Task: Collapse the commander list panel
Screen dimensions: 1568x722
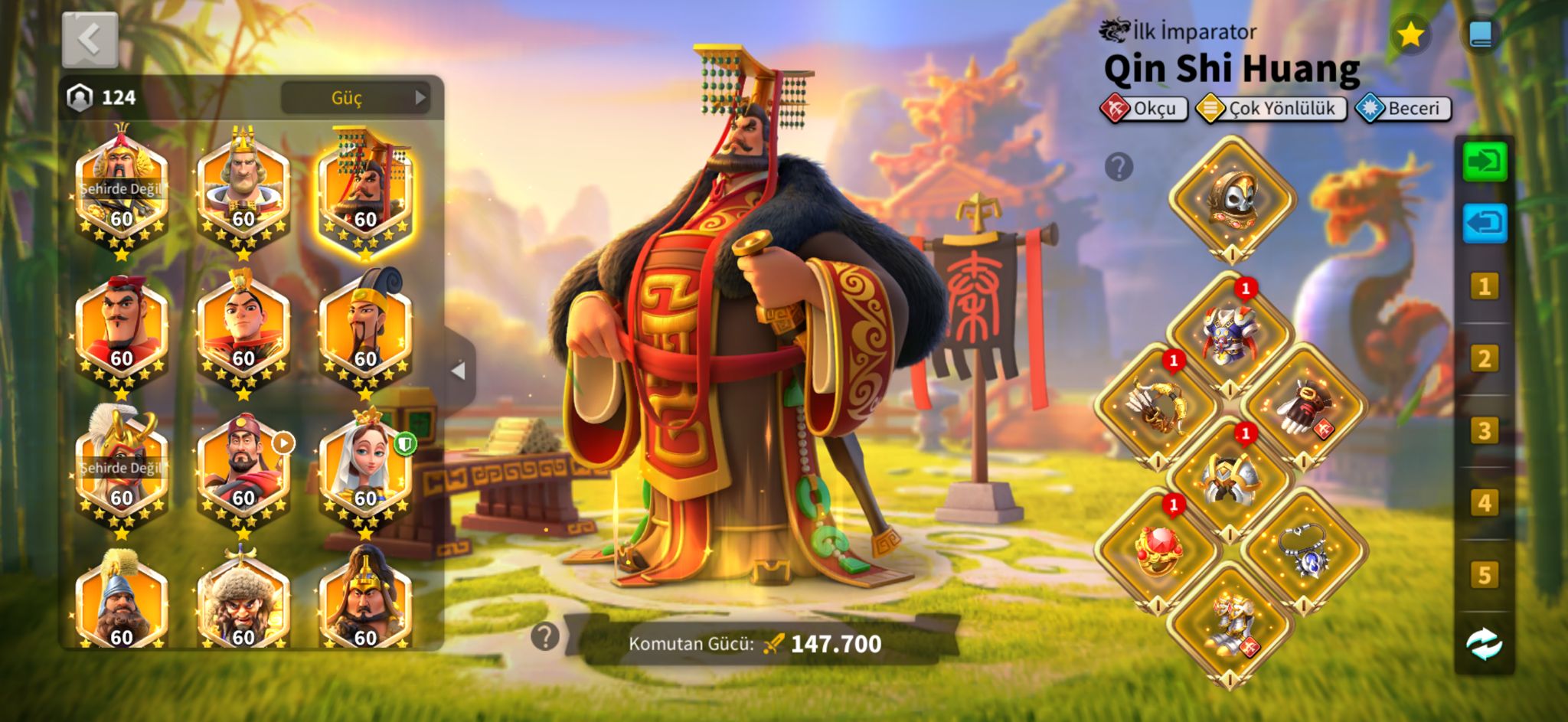Action: click(459, 371)
